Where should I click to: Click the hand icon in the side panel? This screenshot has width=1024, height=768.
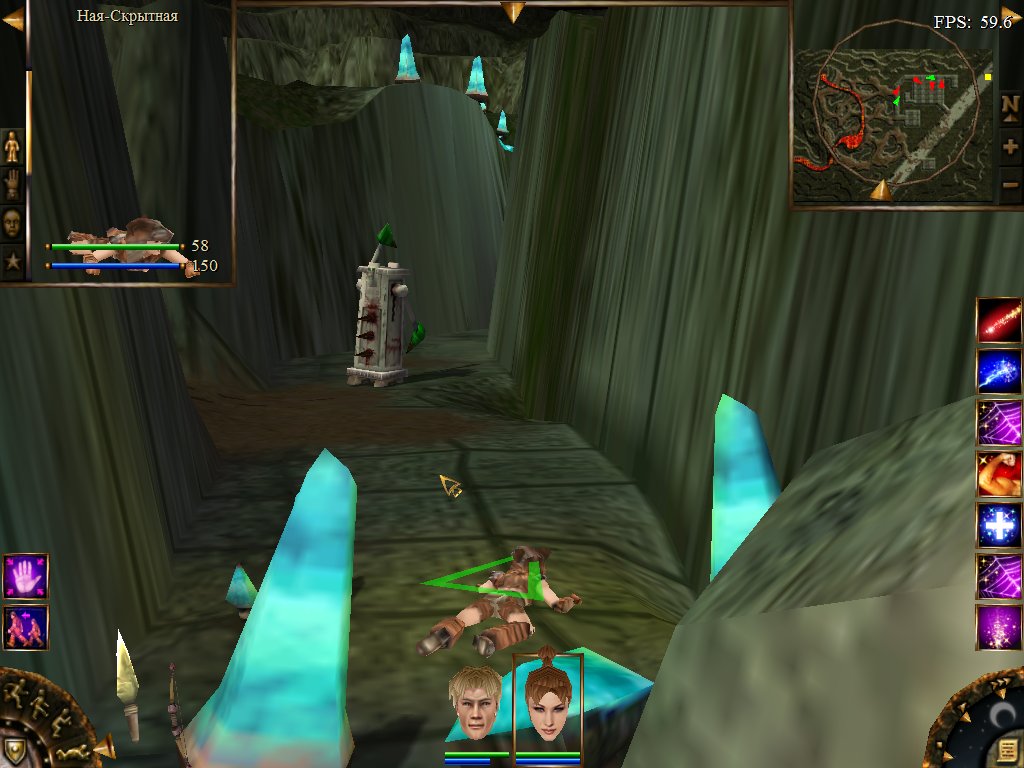pos(12,185)
